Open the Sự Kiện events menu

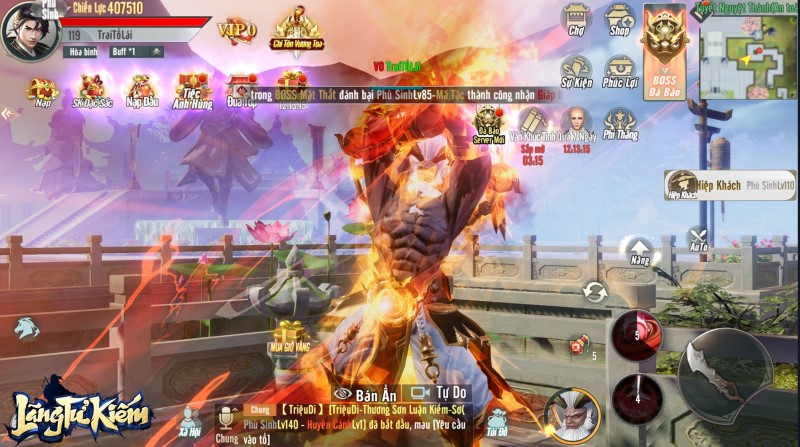click(x=576, y=72)
